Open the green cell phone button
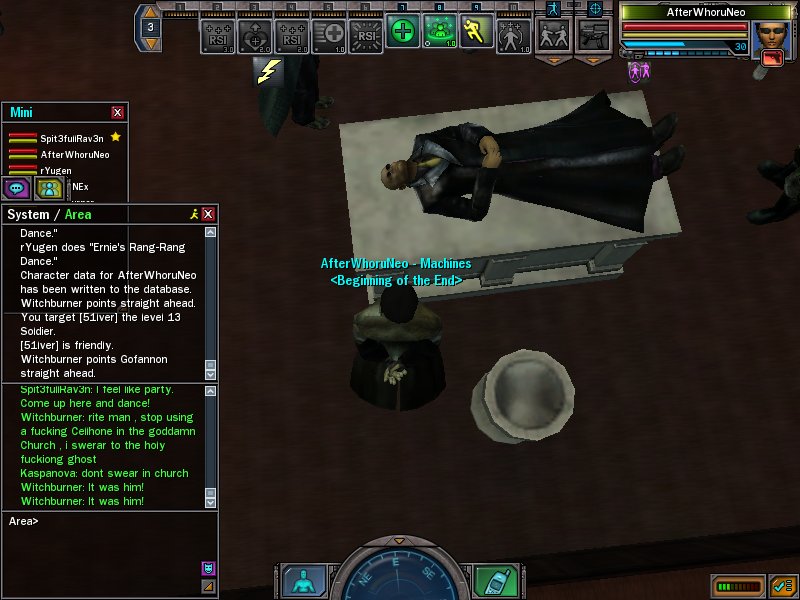The image size is (800, 600). 493,580
